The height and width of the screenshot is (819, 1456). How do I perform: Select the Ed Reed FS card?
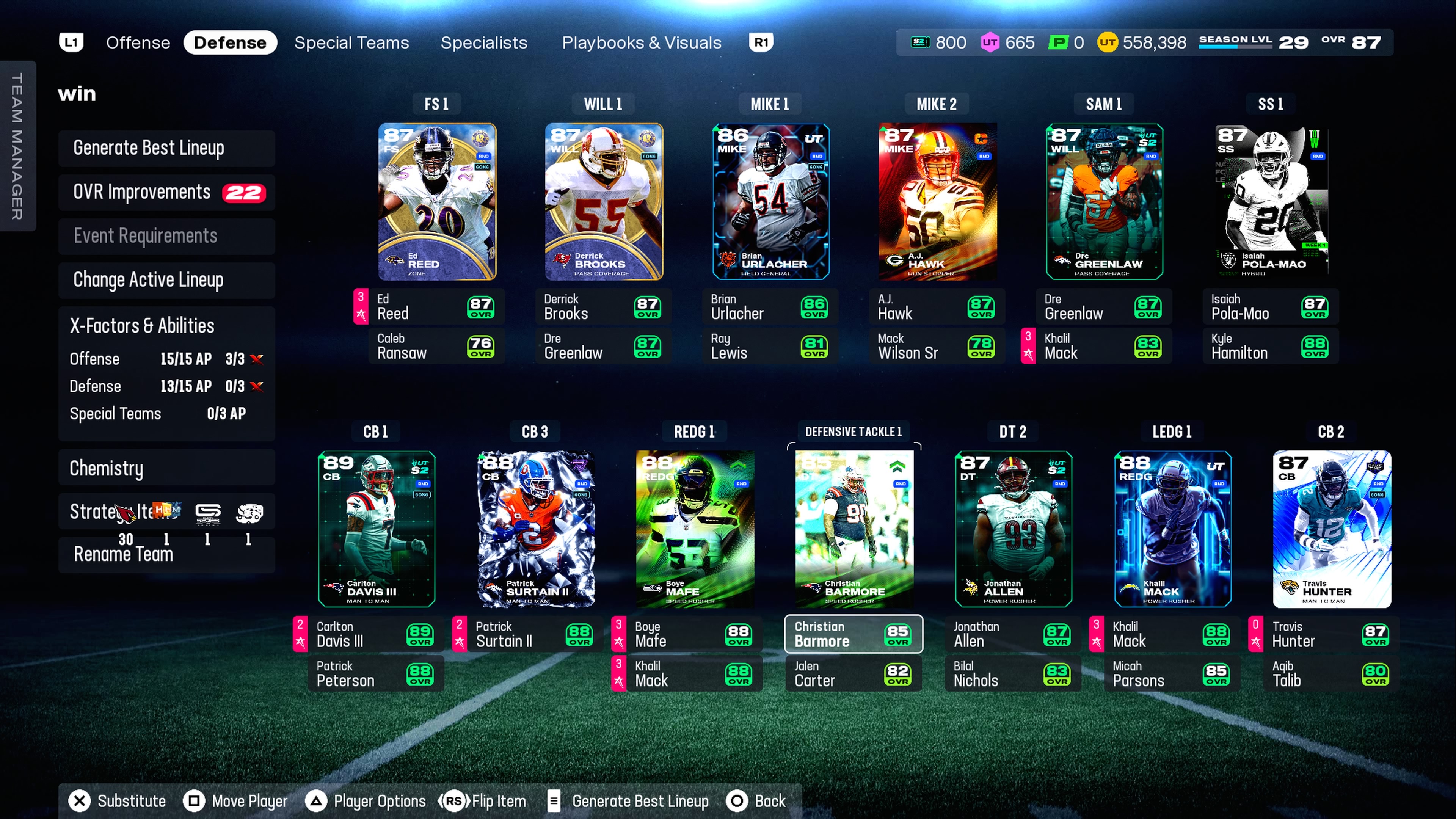(x=437, y=202)
